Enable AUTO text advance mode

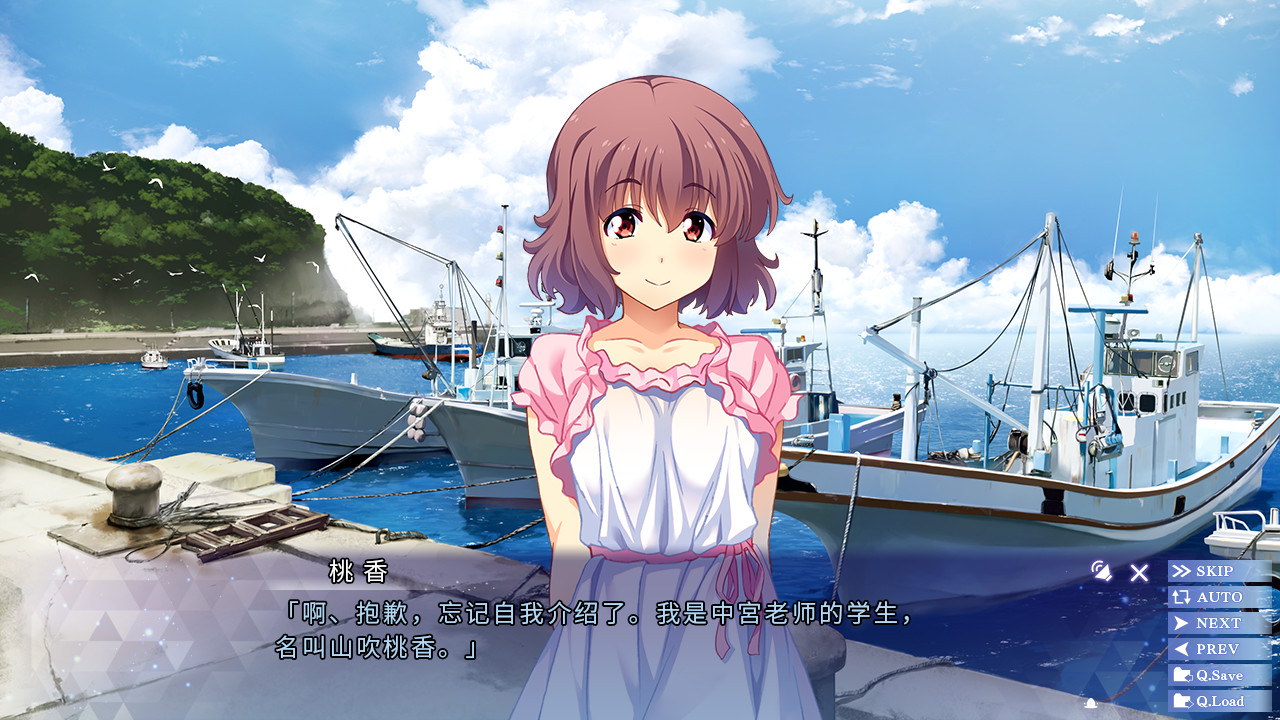click(1215, 597)
